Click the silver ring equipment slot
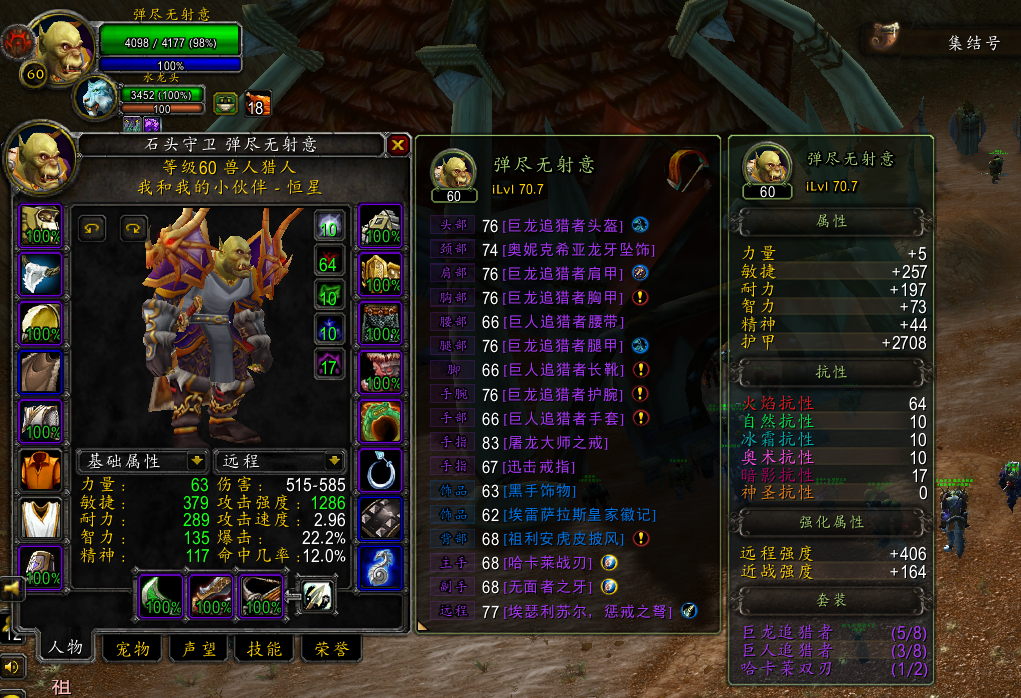The width and height of the screenshot is (1021, 698). [380, 469]
